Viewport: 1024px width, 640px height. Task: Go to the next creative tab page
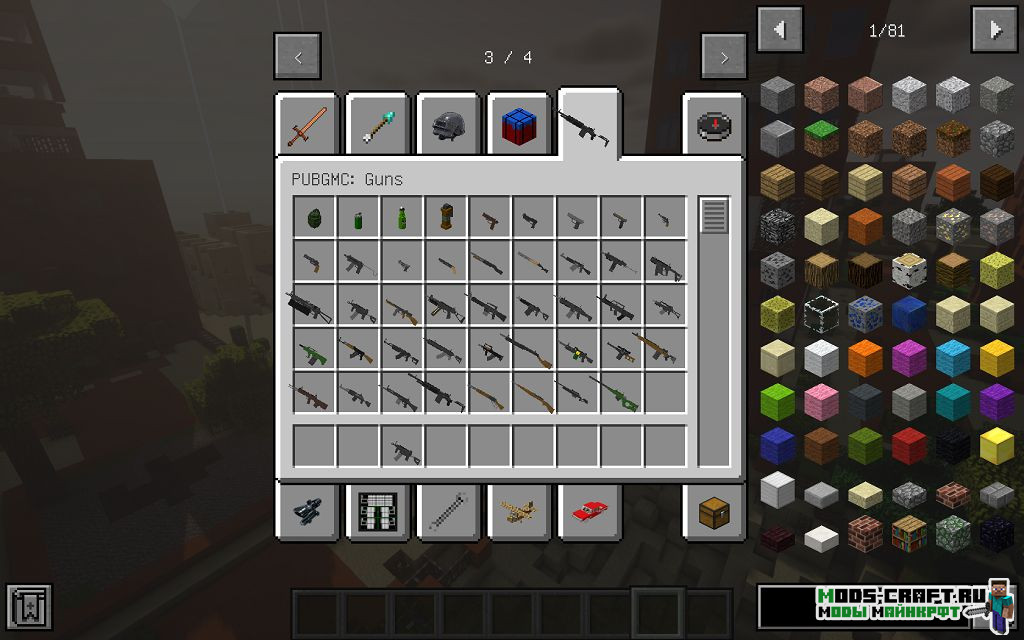724,57
